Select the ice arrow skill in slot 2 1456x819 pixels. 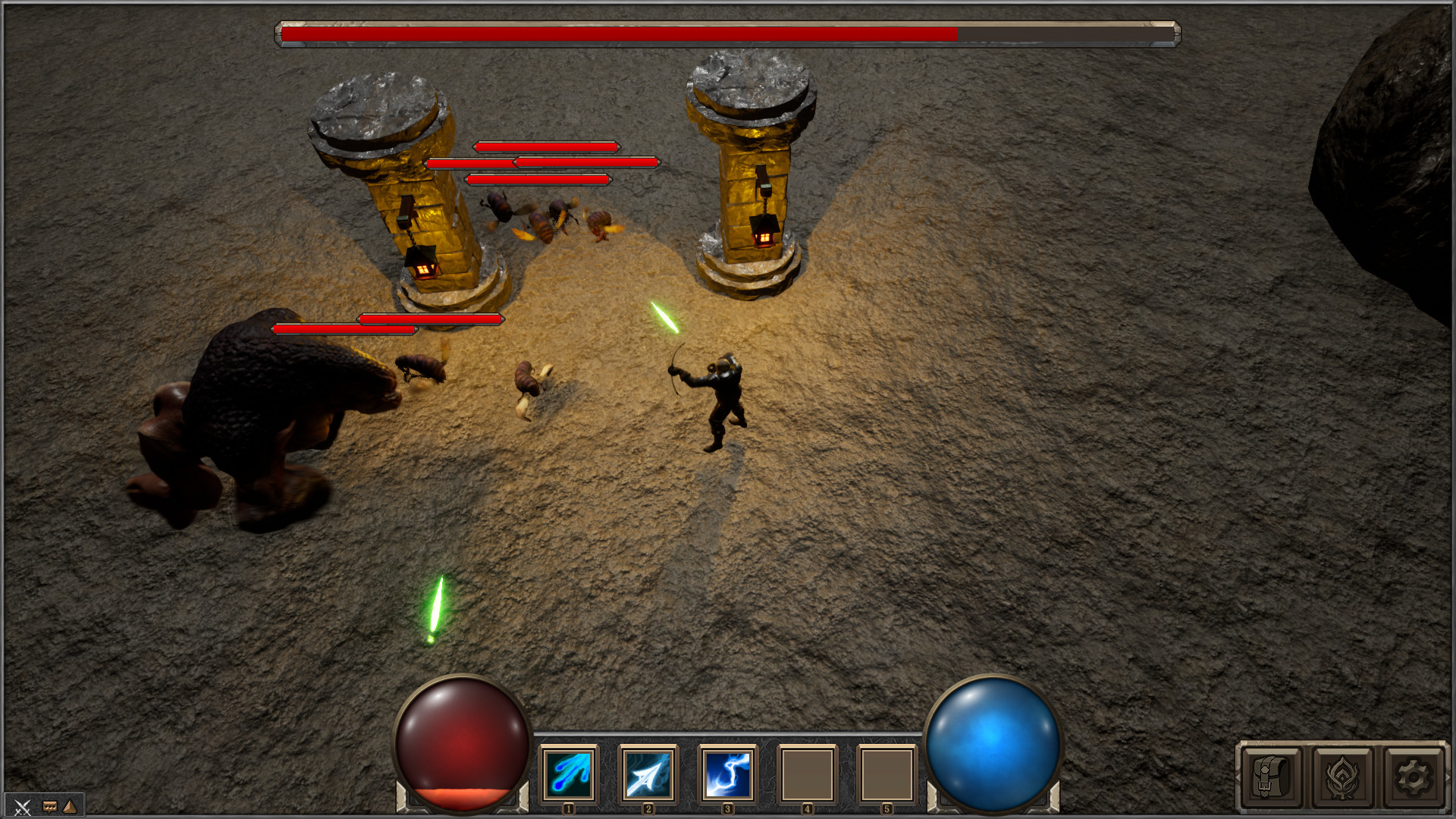648,774
